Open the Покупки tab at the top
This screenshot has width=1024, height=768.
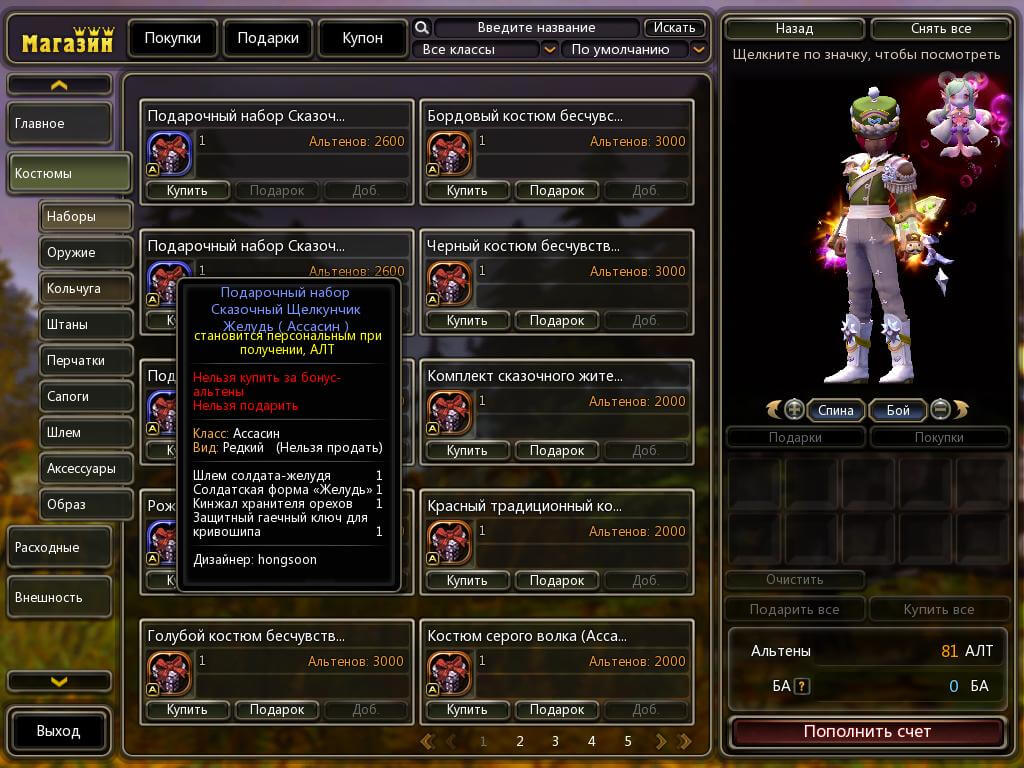[172, 38]
